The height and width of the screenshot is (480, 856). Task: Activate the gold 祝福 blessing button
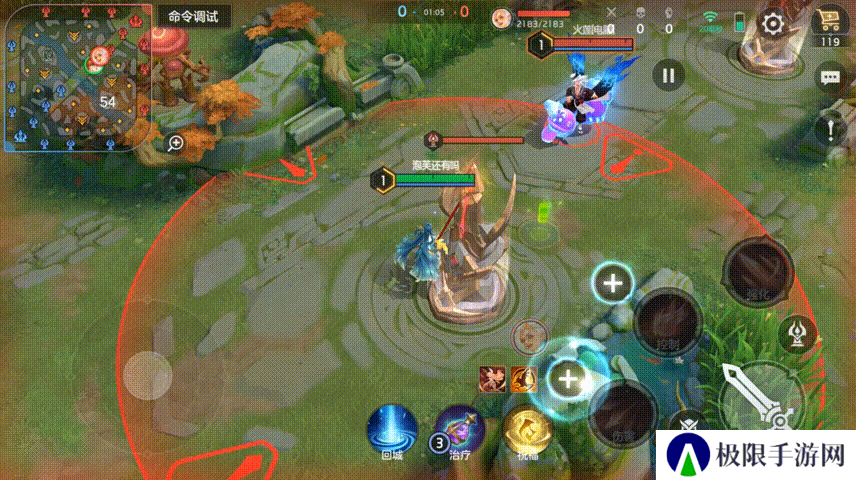pyautogui.click(x=527, y=430)
